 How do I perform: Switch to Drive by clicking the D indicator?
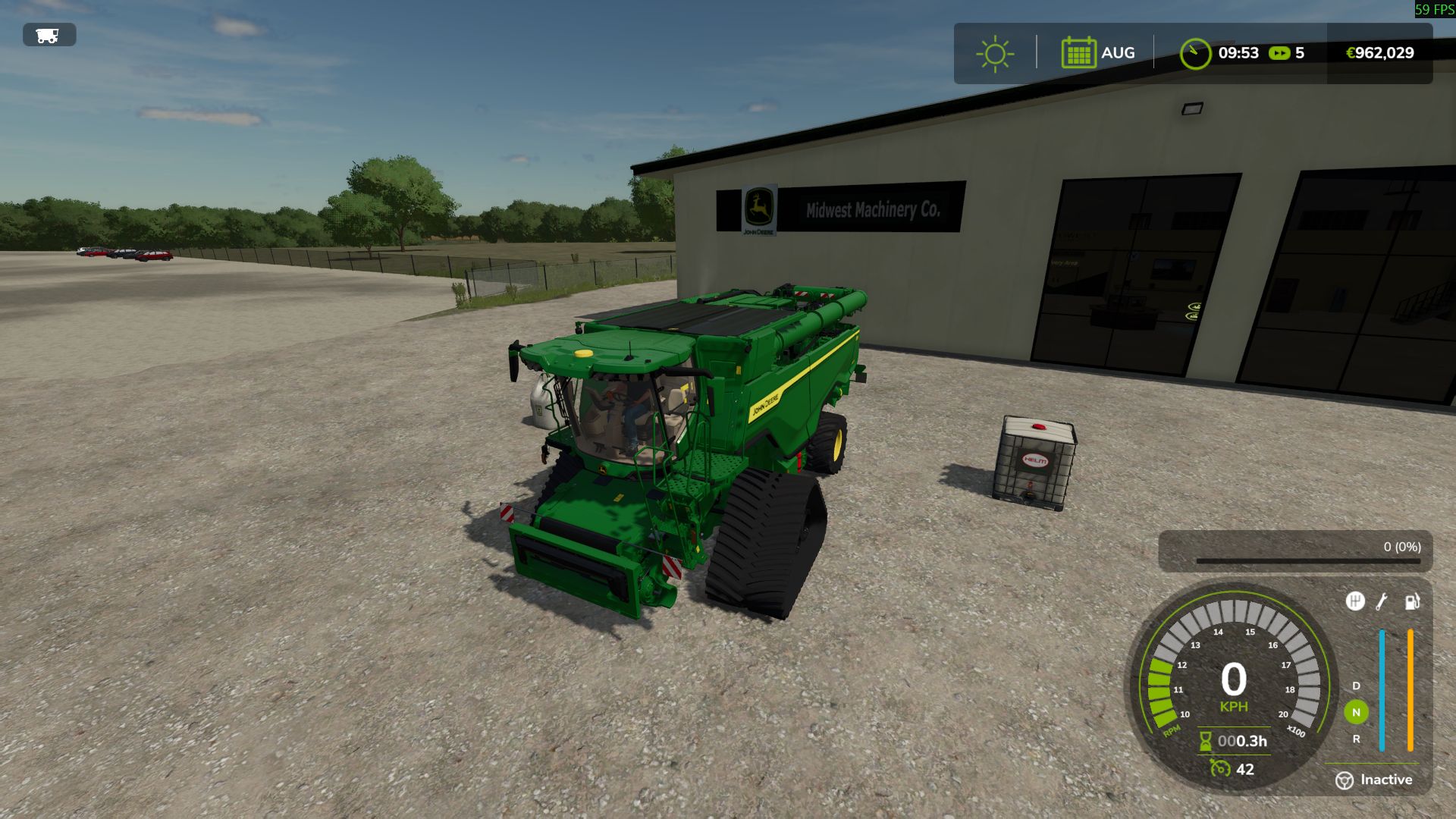pyautogui.click(x=1356, y=686)
